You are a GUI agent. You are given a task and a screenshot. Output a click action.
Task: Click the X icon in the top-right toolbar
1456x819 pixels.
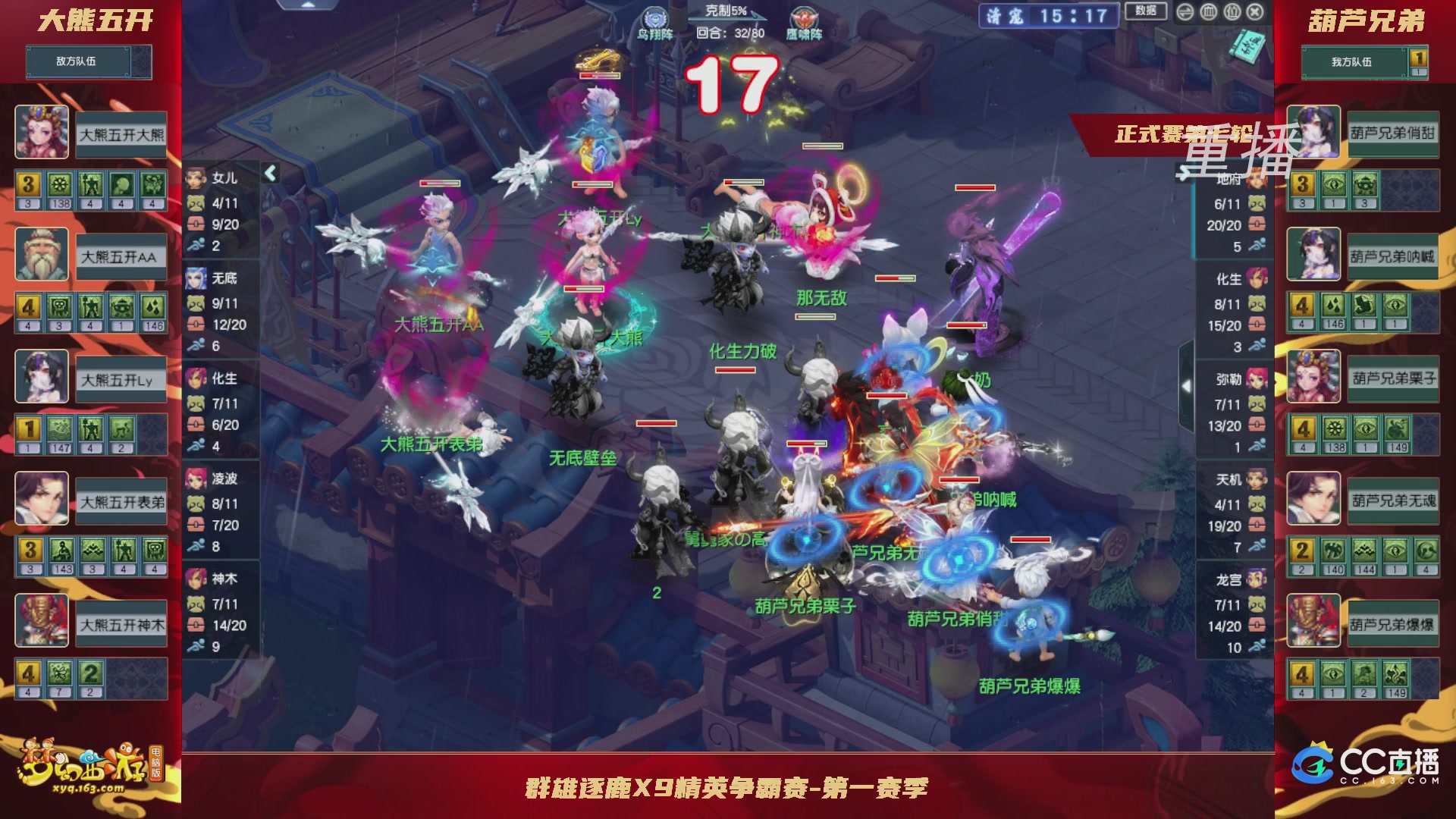pyautogui.click(x=1254, y=12)
